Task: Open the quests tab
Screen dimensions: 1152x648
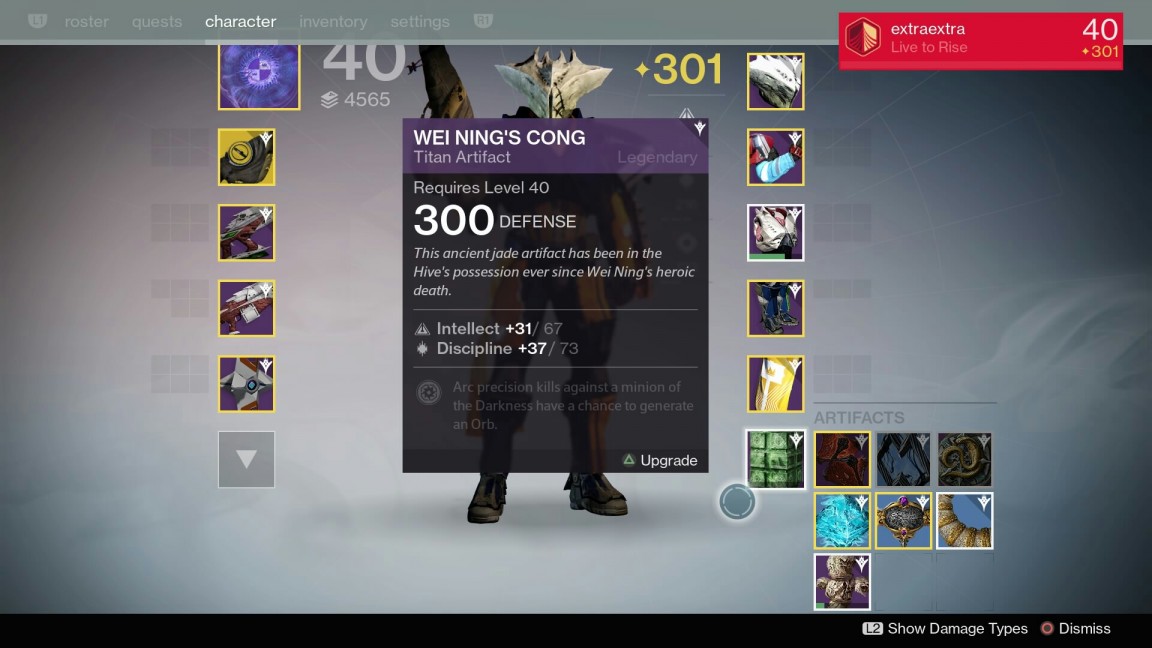Action: 157,21
